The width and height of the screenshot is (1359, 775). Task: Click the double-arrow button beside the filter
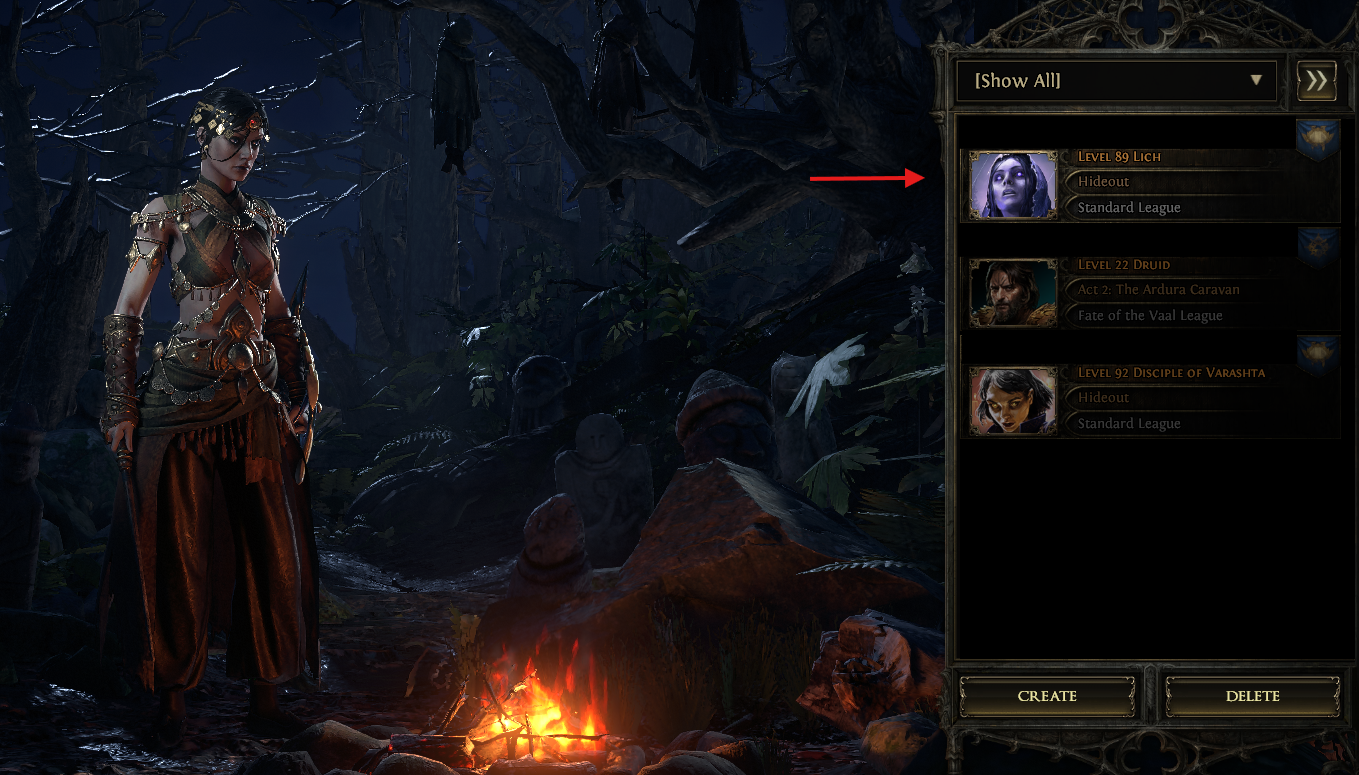[x=1316, y=81]
